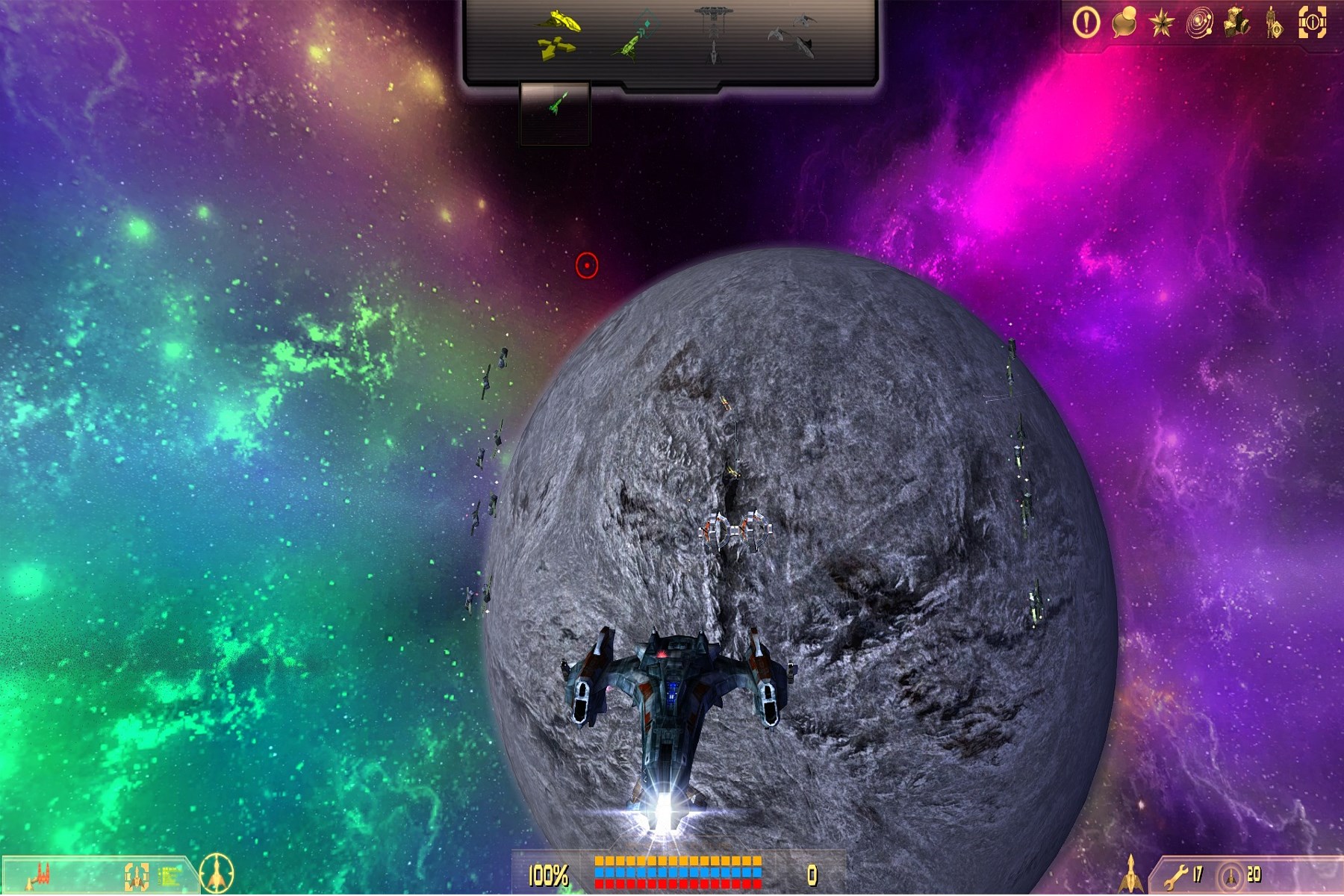Click the yellow bracket target icon
Image resolution: width=1344 pixels, height=896 pixels.
[x=136, y=876]
